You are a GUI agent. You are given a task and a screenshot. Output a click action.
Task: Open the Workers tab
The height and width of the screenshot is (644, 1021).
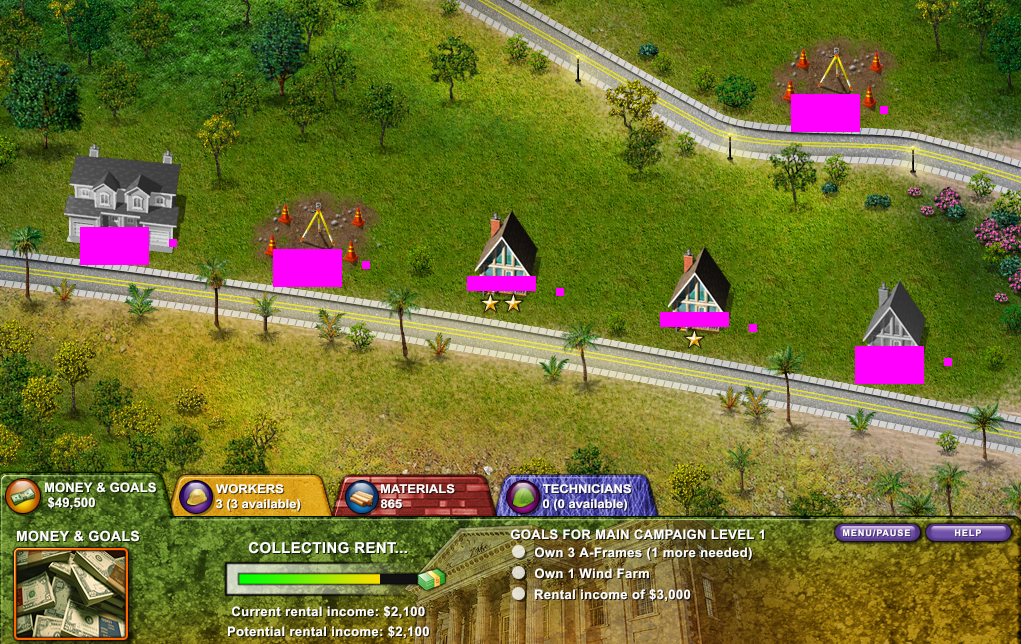click(252, 496)
